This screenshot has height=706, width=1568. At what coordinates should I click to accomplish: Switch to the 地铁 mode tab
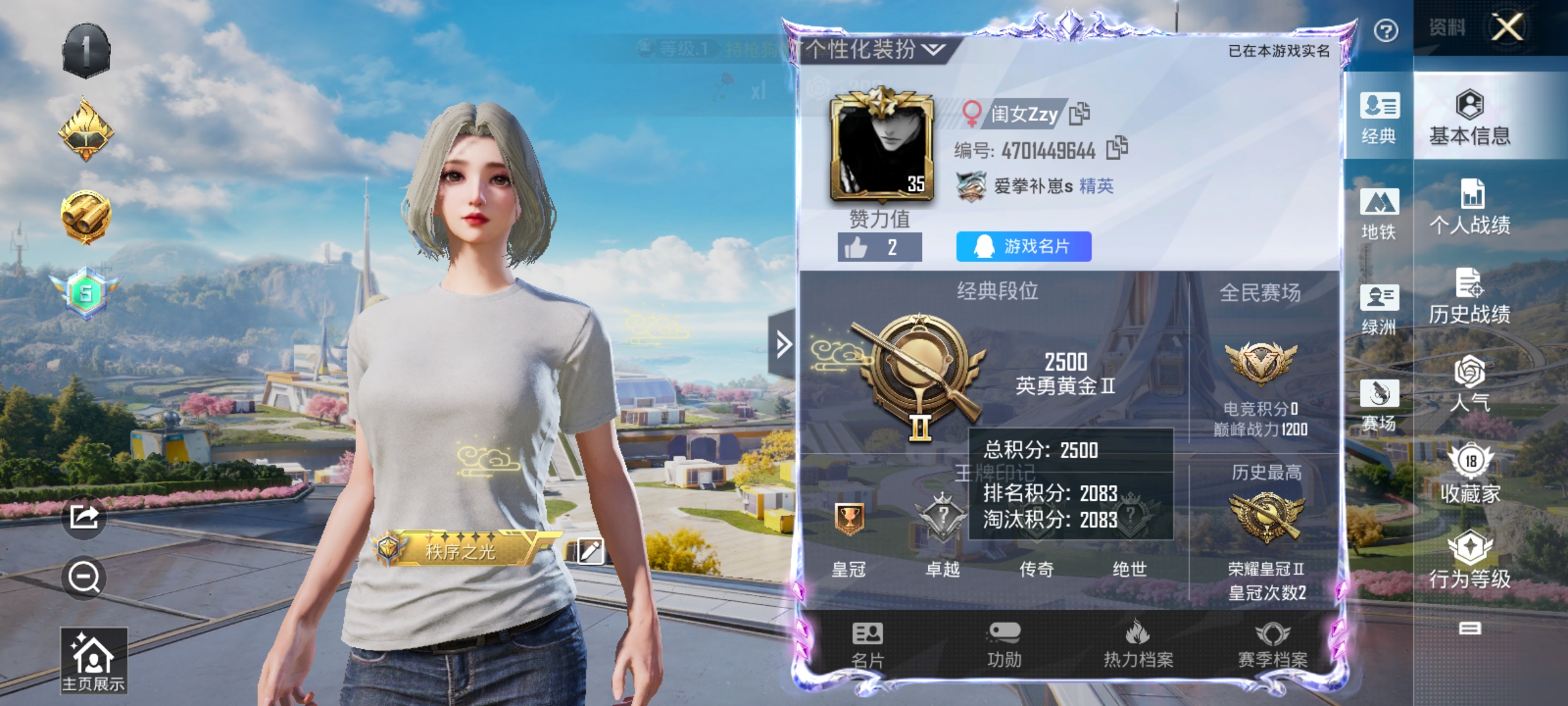click(x=1379, y=214)
